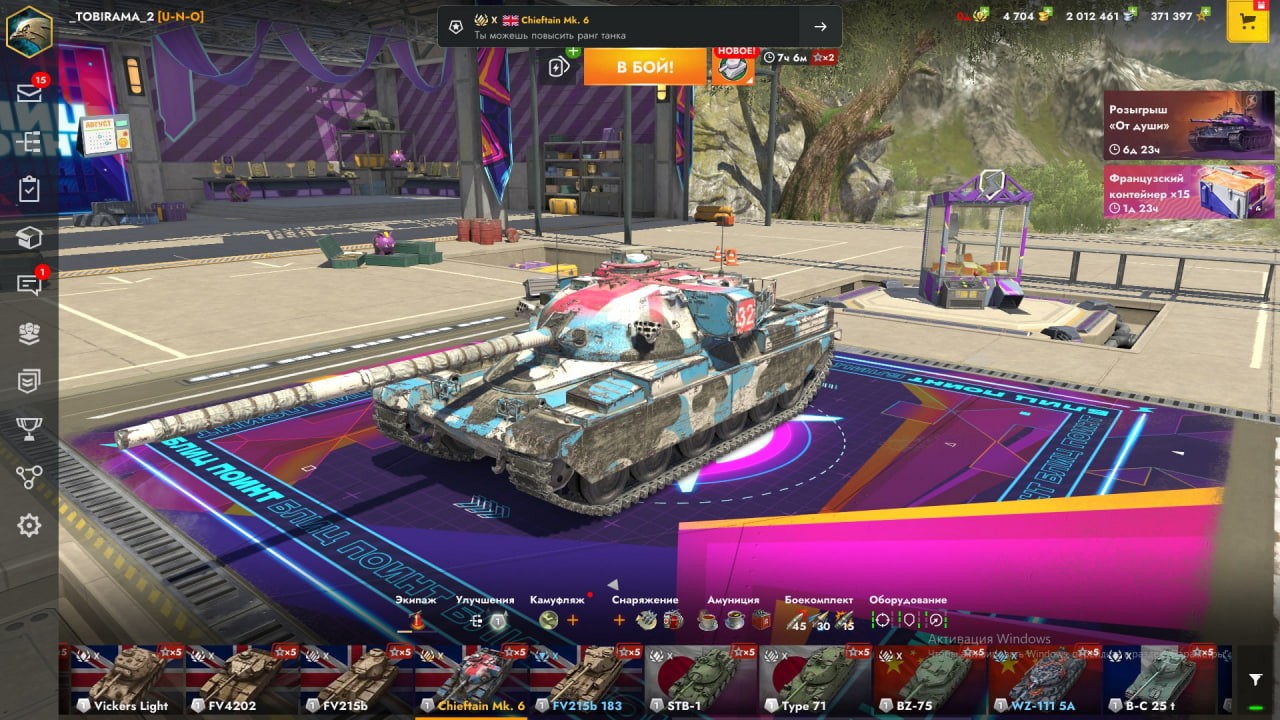Open the mail inbox with 15 notifications

(x=29, y=92)
